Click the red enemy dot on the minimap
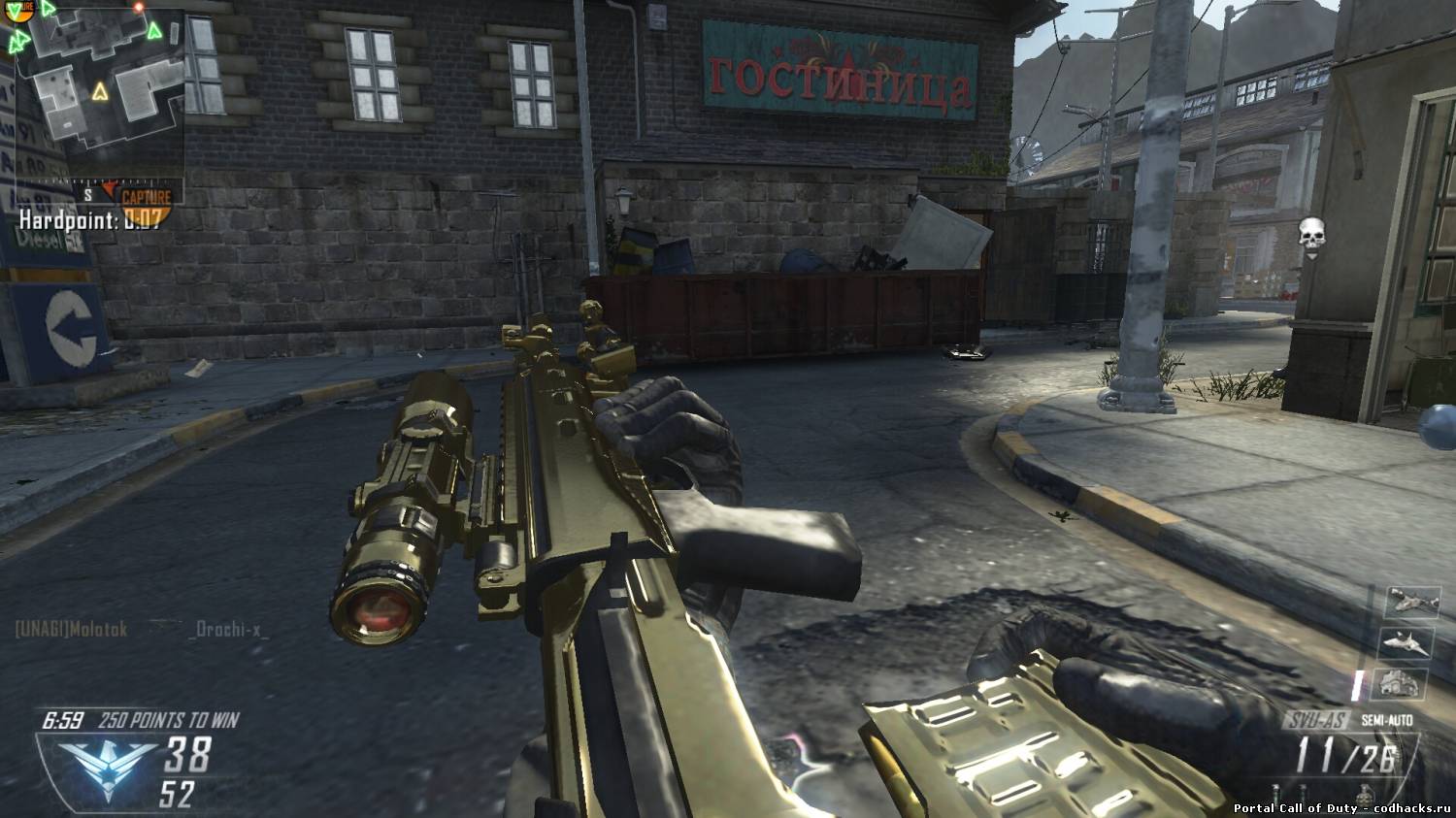Screen dimensions: 1456x818 [139, 7]
